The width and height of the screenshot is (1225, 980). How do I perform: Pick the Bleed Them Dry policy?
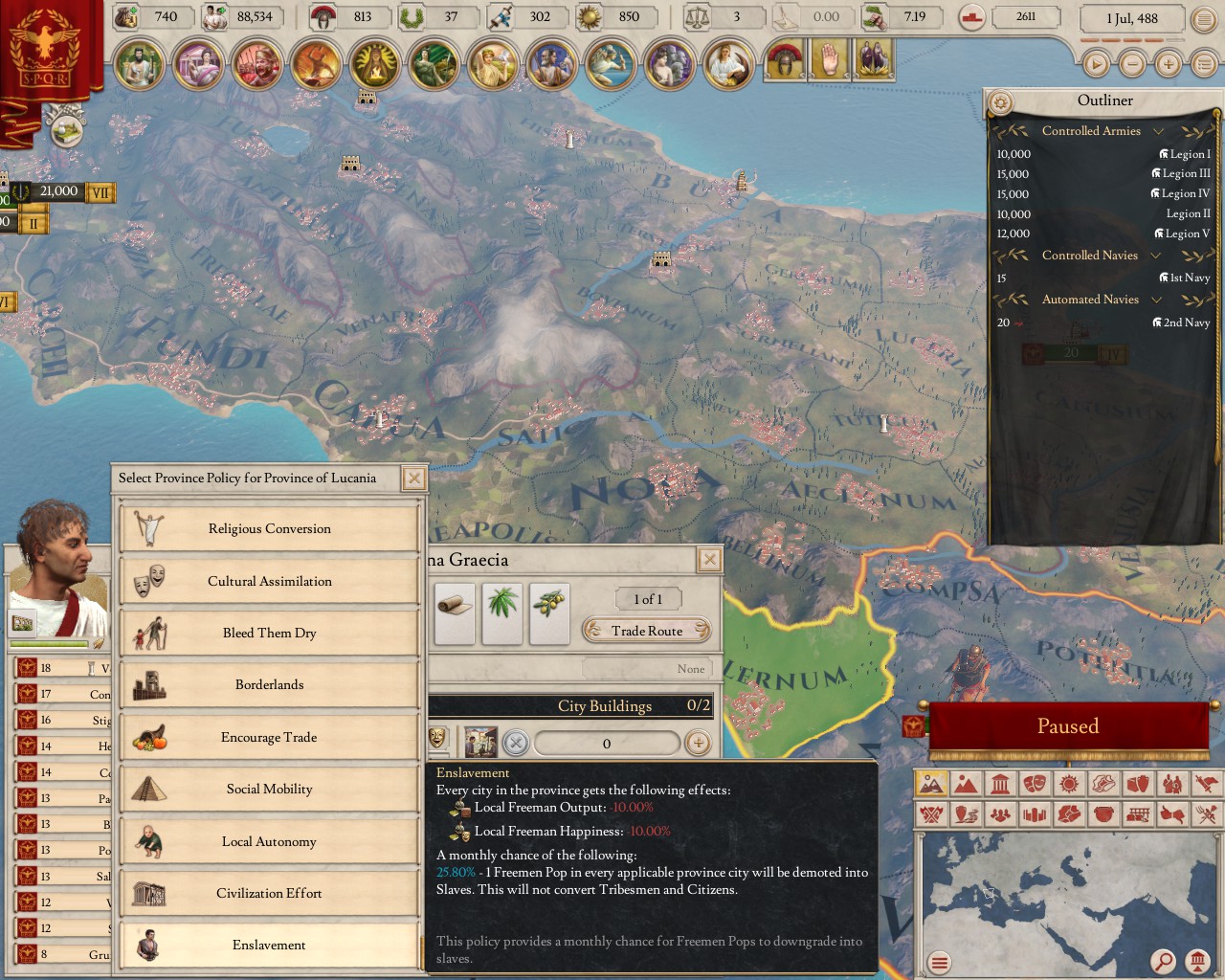click(269, 633)
